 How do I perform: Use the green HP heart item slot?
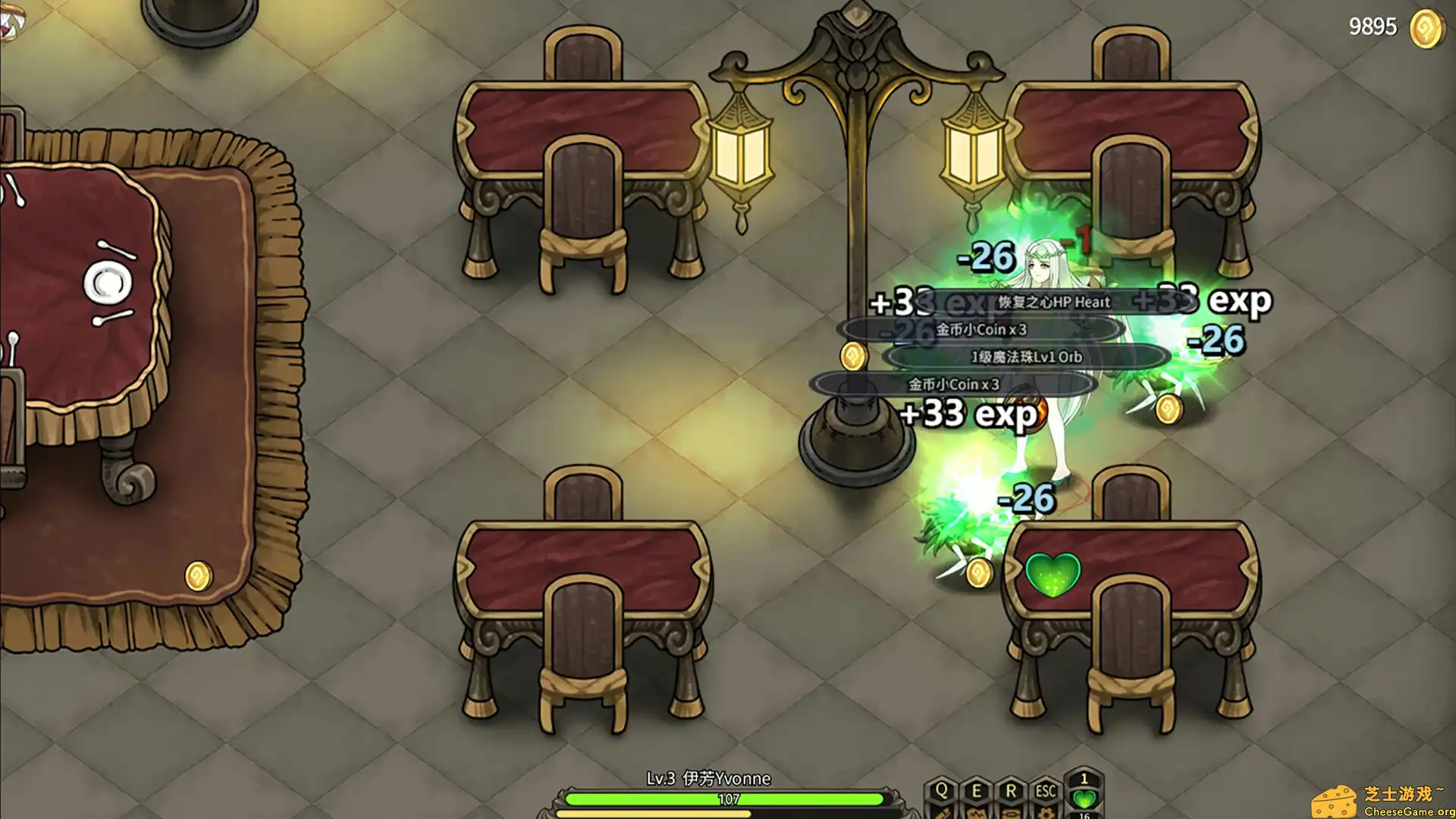[x=1084, y=798]
